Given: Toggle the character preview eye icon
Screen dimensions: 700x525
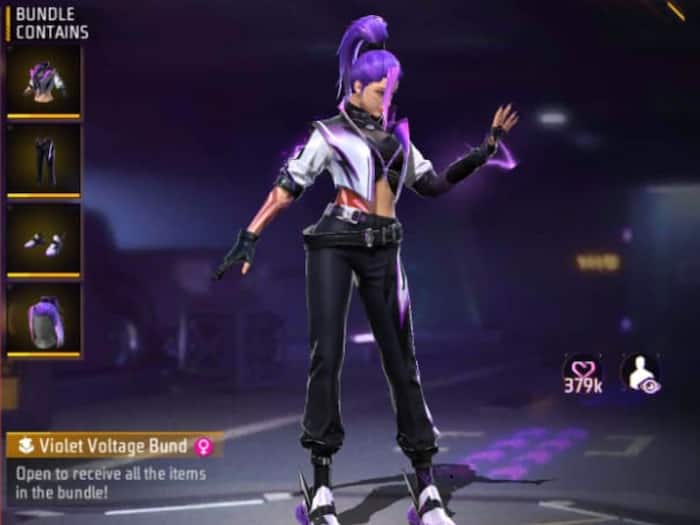Looking at the screenshot, I should (640, 373).
